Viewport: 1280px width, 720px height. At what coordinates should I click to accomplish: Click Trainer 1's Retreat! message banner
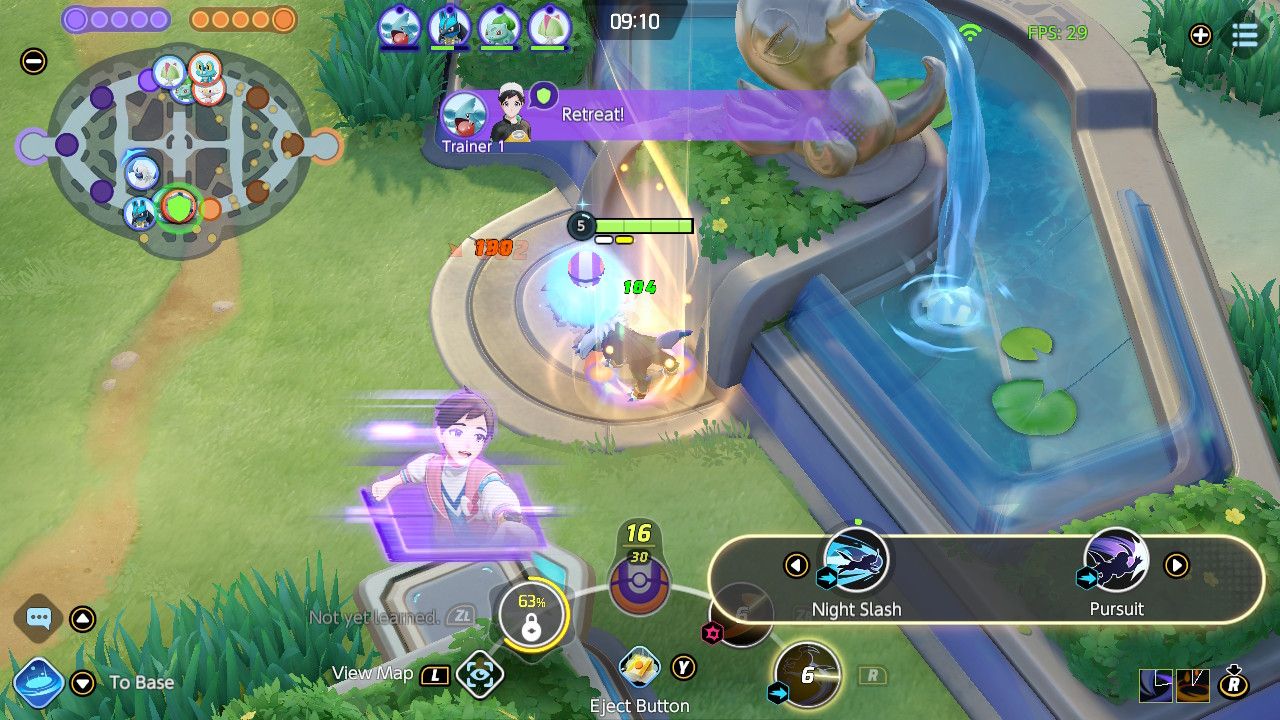point(593,115)
